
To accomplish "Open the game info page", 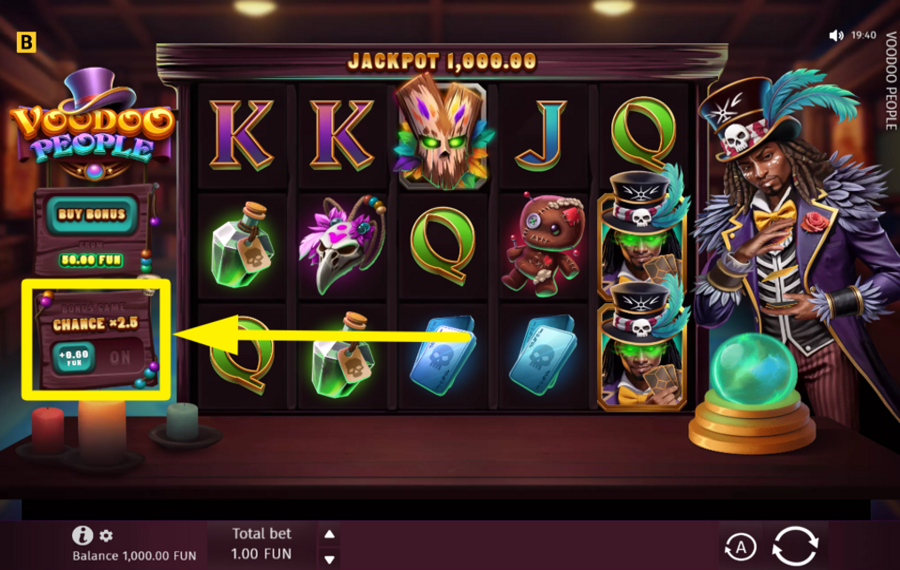I will [83, 536].
